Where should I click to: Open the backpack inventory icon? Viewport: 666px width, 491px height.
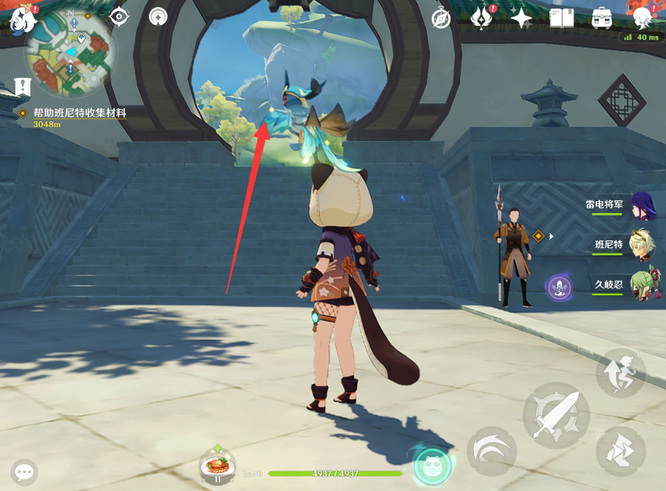pyautogui.click(x=602, y=17)
